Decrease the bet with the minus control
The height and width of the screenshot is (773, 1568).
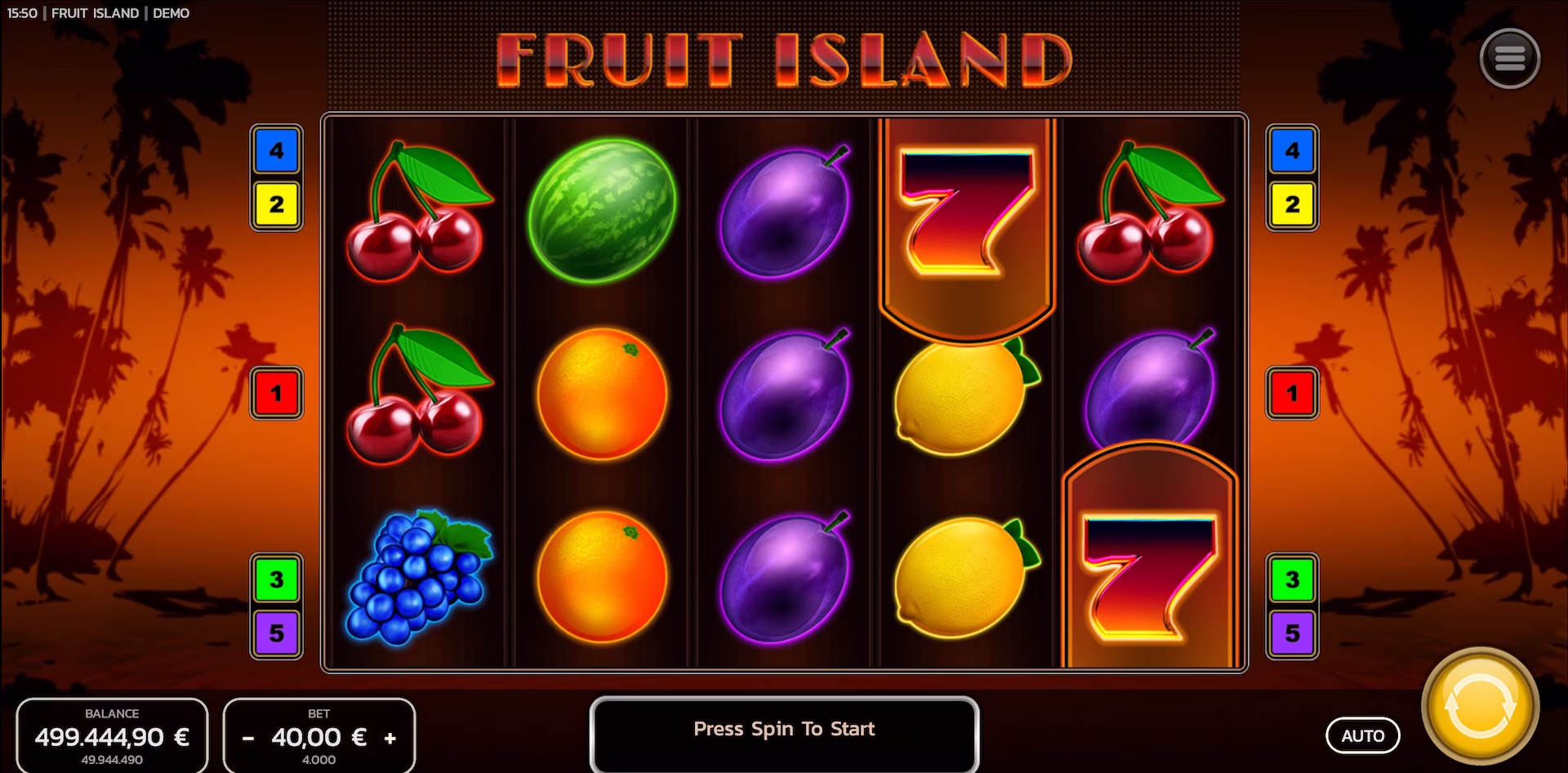click(x=247, y=736)
